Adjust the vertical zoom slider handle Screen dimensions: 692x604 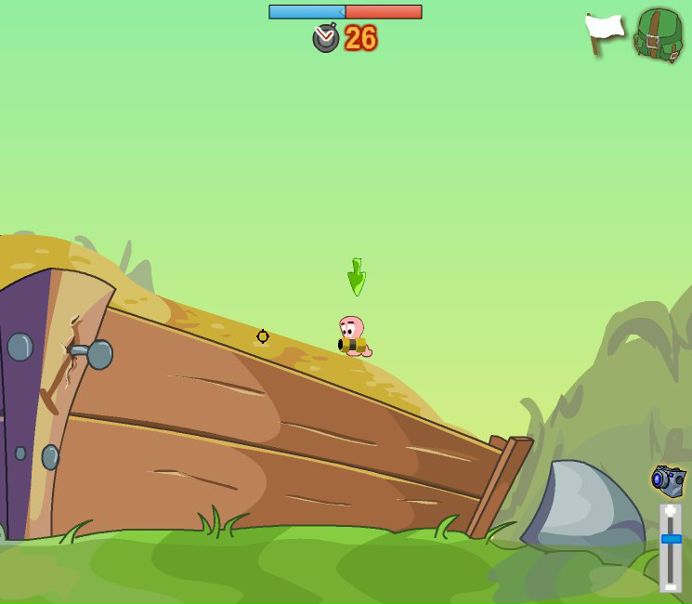point(671,539)
